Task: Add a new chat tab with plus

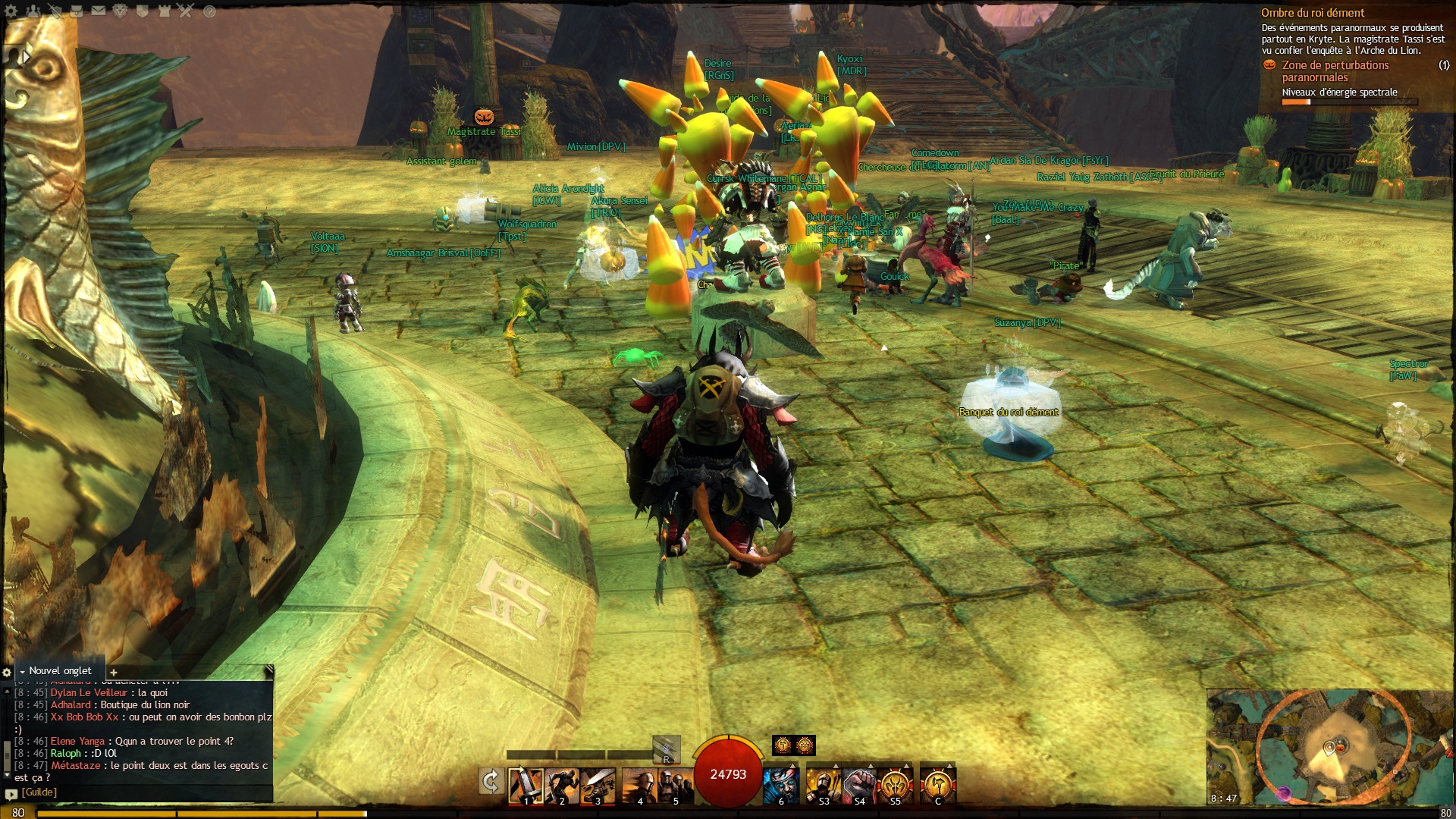Action: tap(114, 672)
